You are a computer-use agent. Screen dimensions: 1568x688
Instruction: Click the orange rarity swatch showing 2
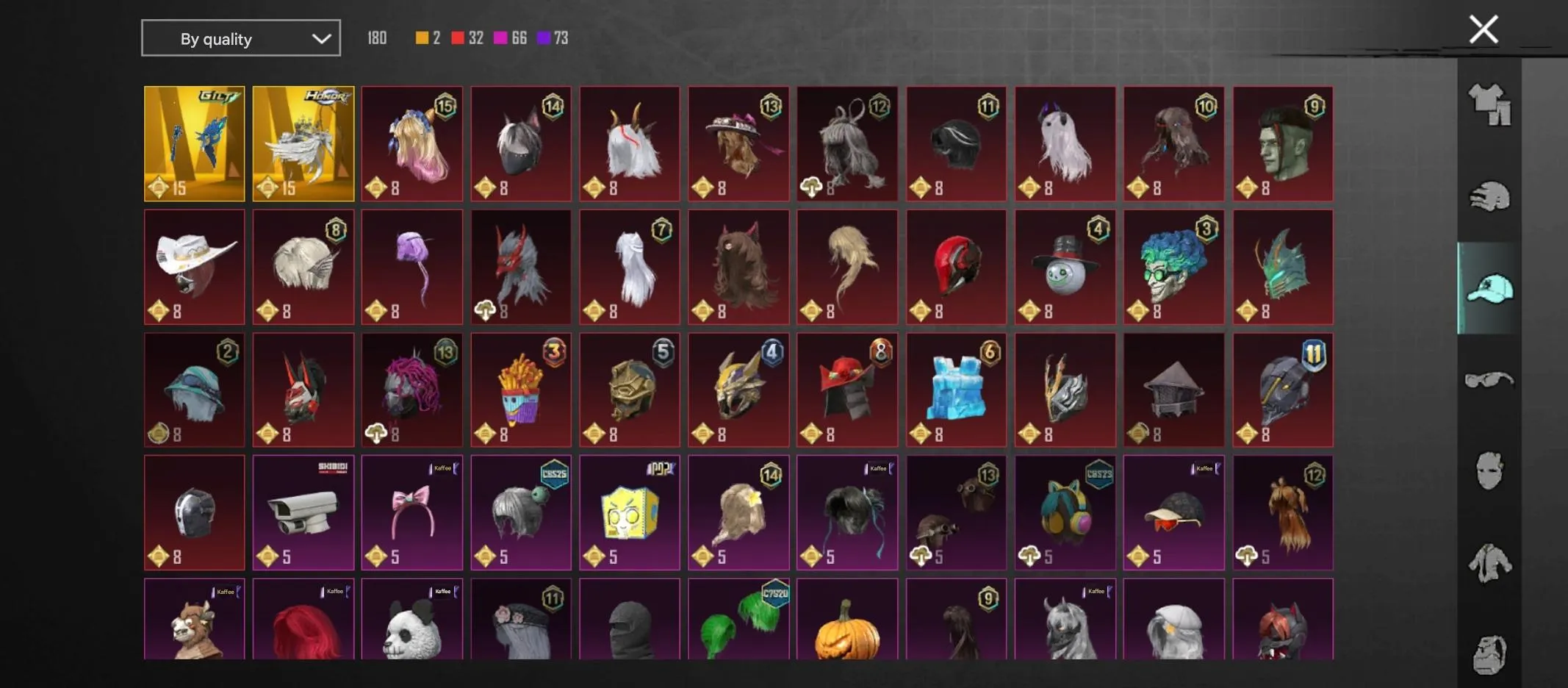pos(423,37)
